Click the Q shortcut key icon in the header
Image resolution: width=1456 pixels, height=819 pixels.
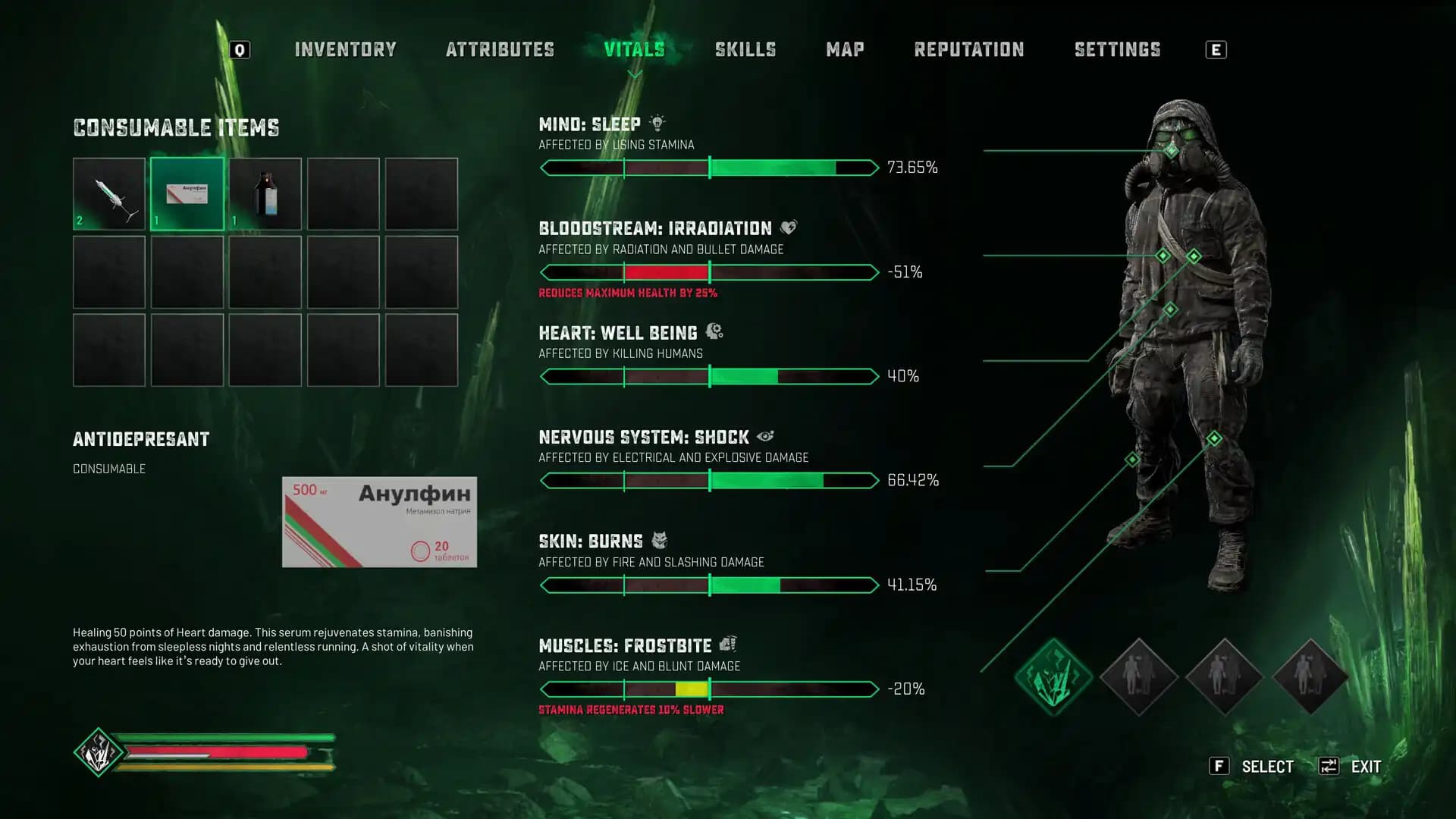(239, 49)
